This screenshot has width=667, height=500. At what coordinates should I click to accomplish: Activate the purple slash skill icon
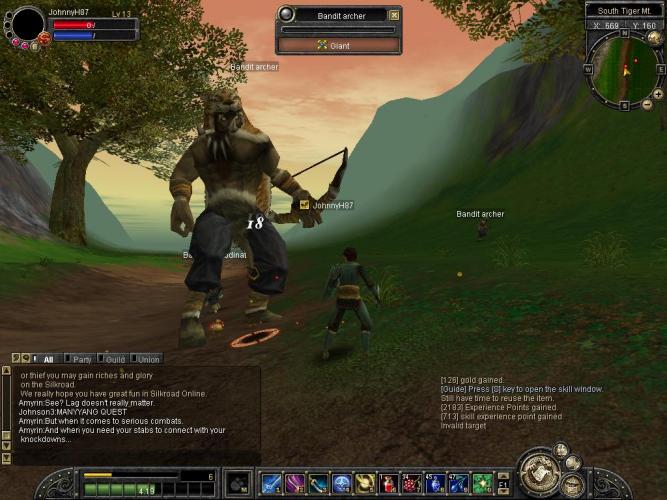(x=295, y=484)
